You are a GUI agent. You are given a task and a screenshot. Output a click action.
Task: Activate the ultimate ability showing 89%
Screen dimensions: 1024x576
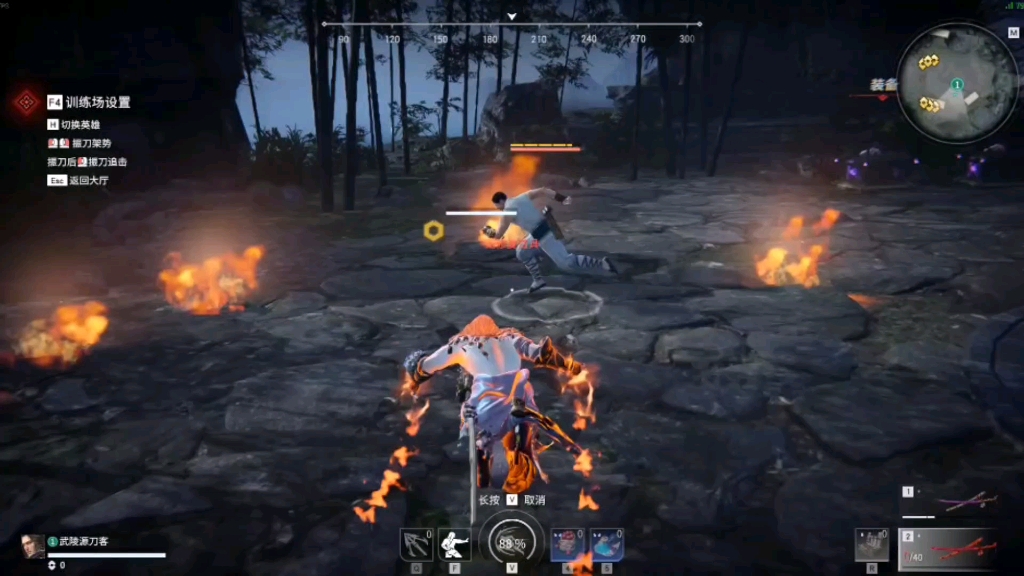512,543
